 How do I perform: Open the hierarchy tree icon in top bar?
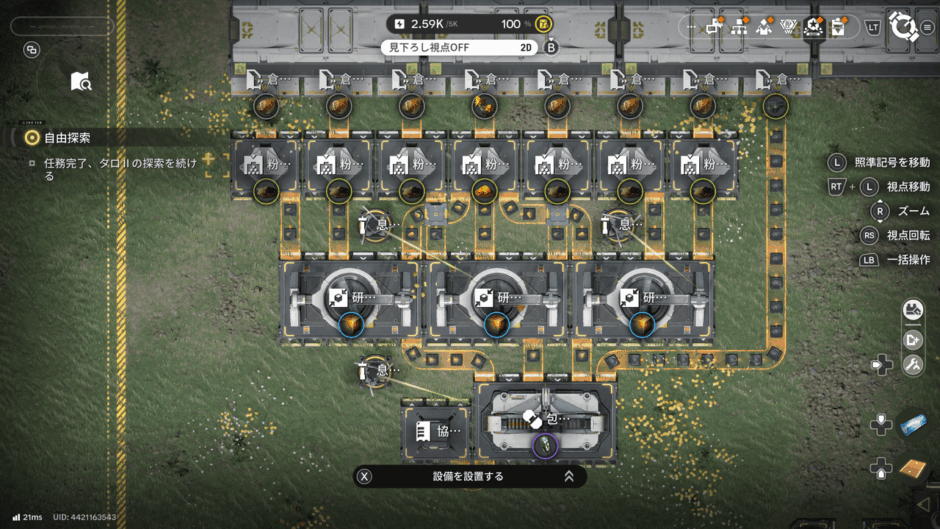pyautogui.click(x=740, y=27)
